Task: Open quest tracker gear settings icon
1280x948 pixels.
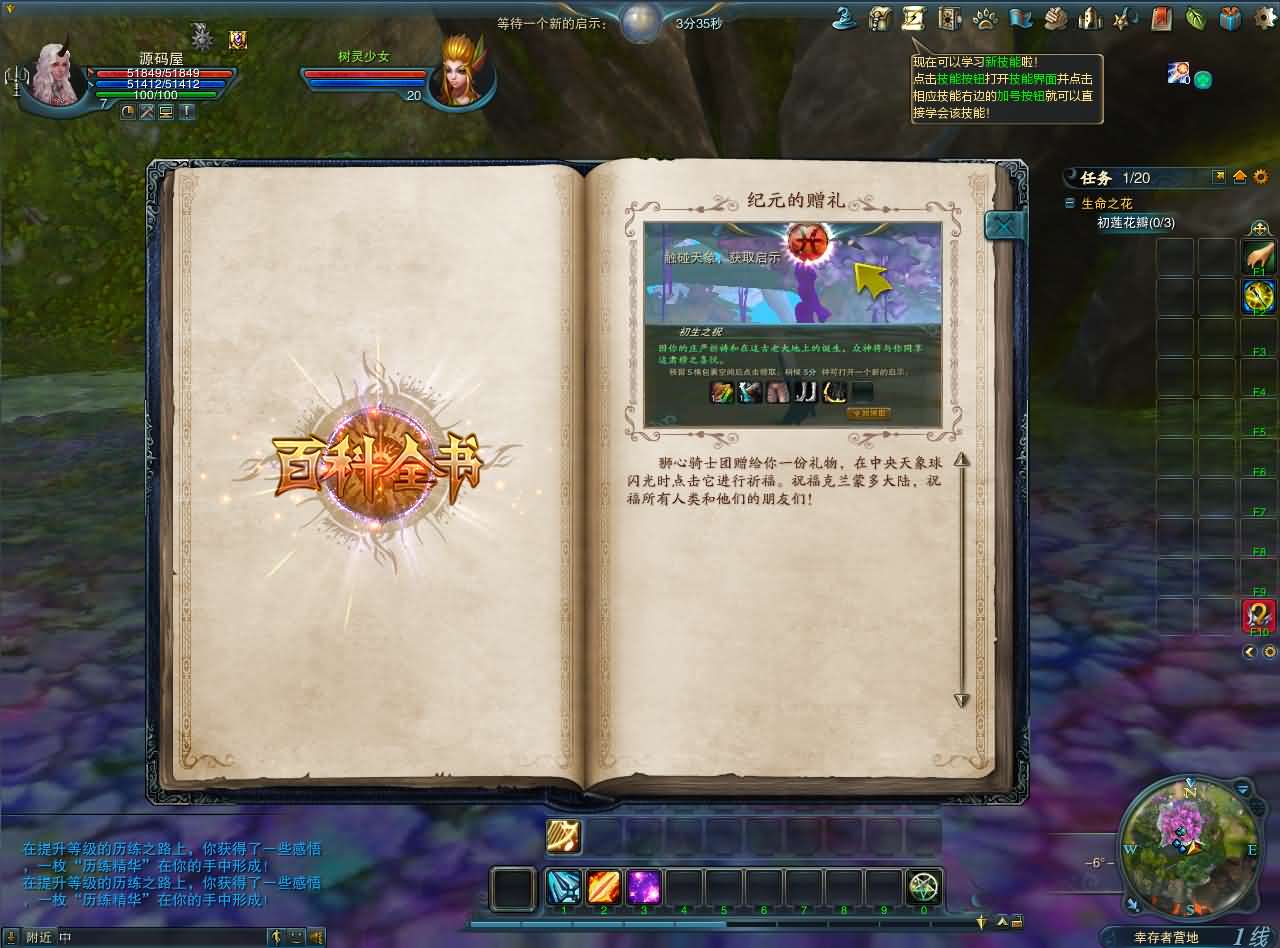Action: tap(1262, 177)
